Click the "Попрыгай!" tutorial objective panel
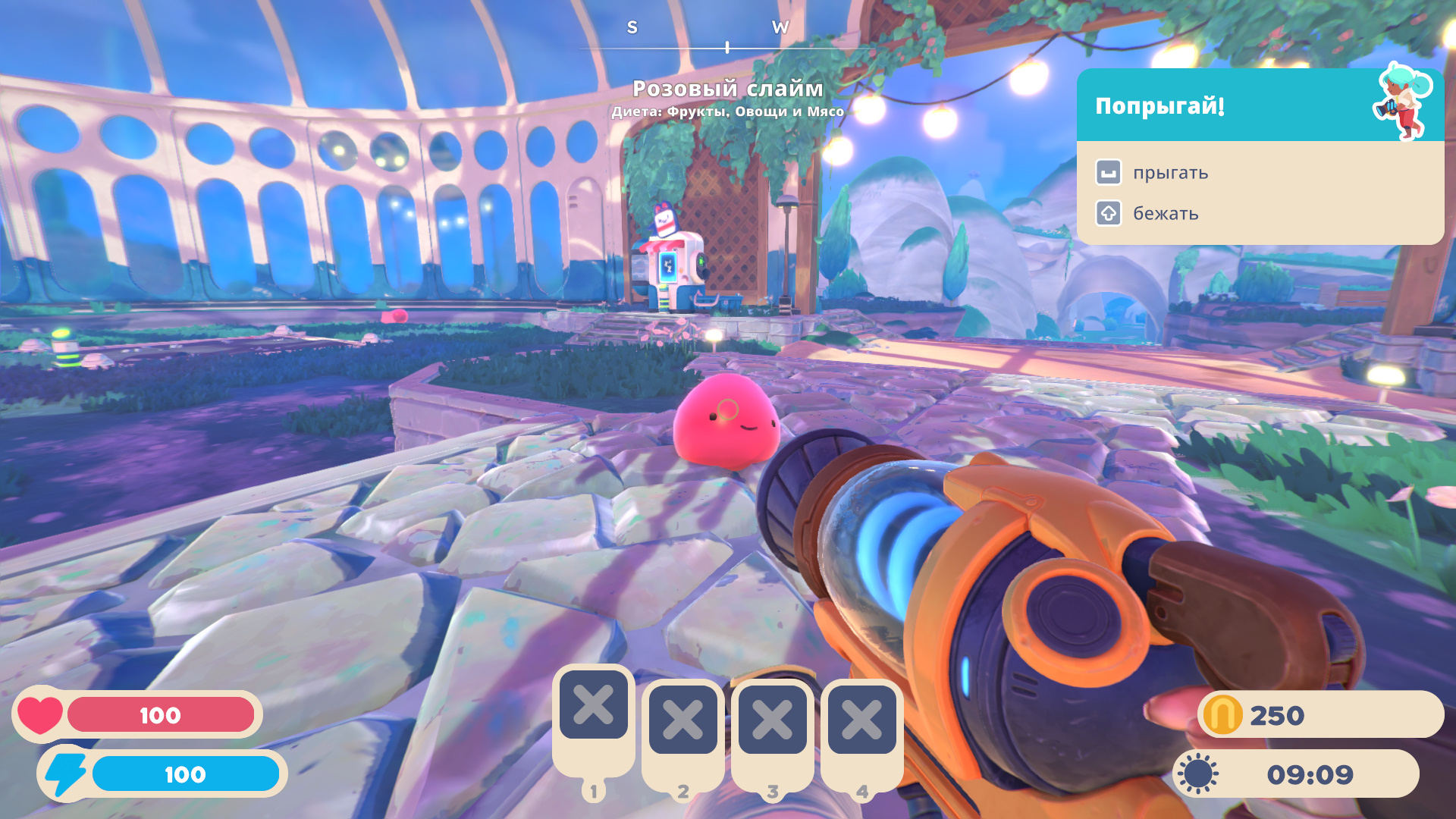Viewport: 1456px width, 819px height. (x=1259, y=156)
